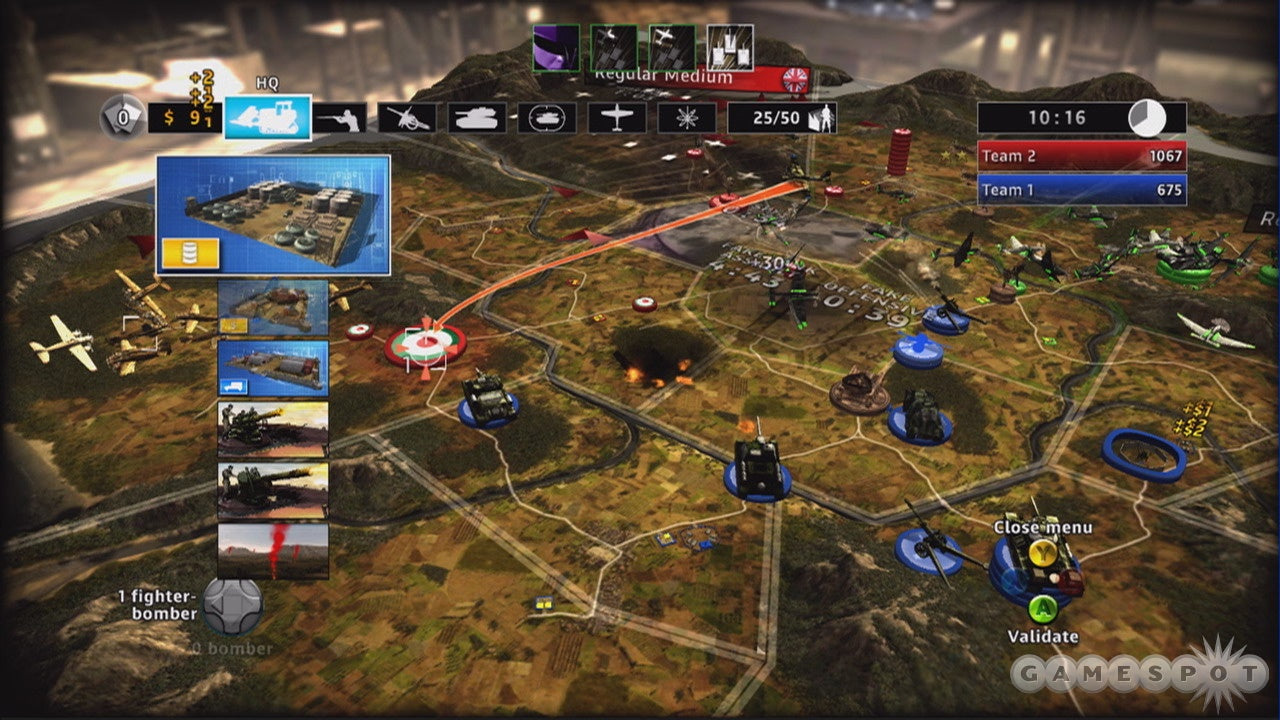The width and height of the screenshot is (1280, 720).
Task: Pick the highlighted white ruse card
Action: tap(730, 48)
